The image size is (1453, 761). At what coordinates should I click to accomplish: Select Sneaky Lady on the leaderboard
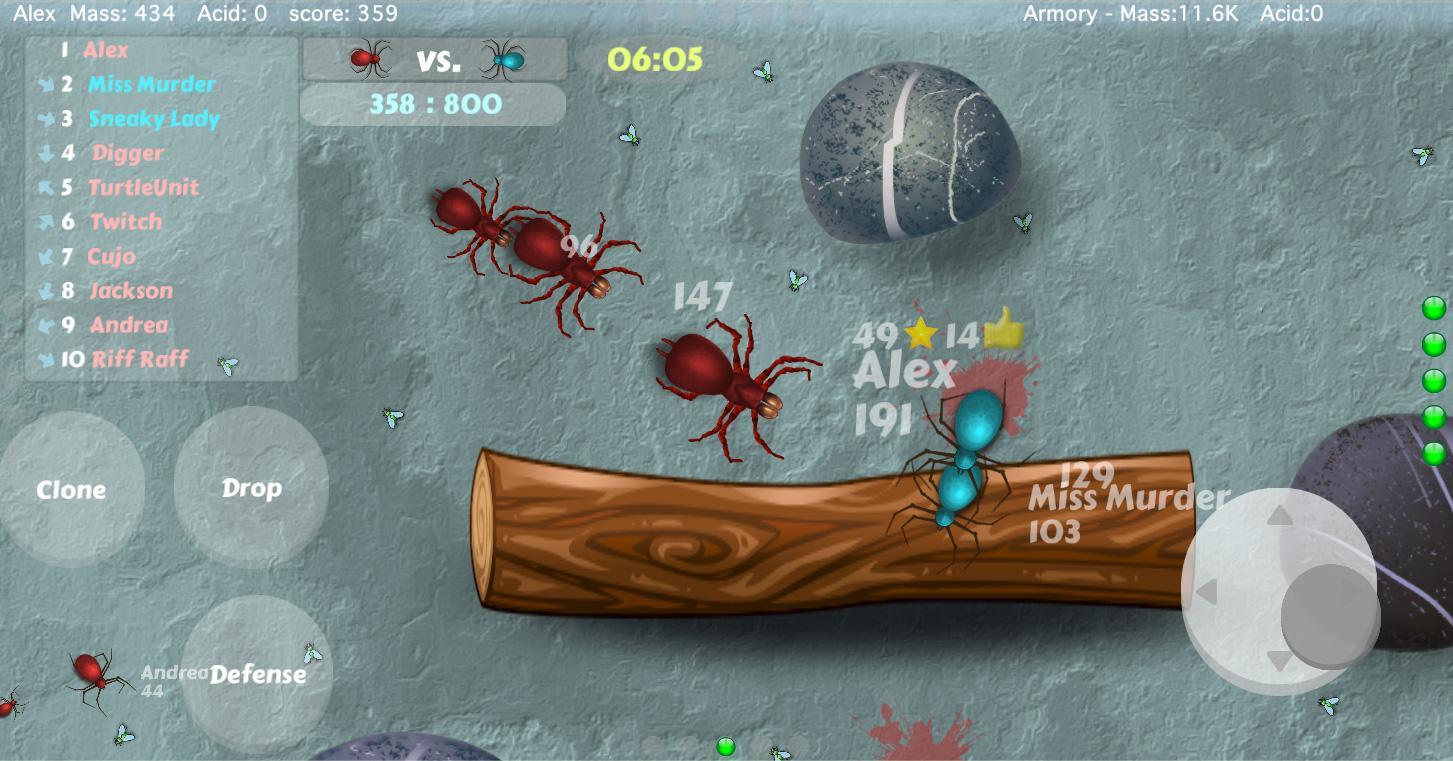[x=154, y=119]
